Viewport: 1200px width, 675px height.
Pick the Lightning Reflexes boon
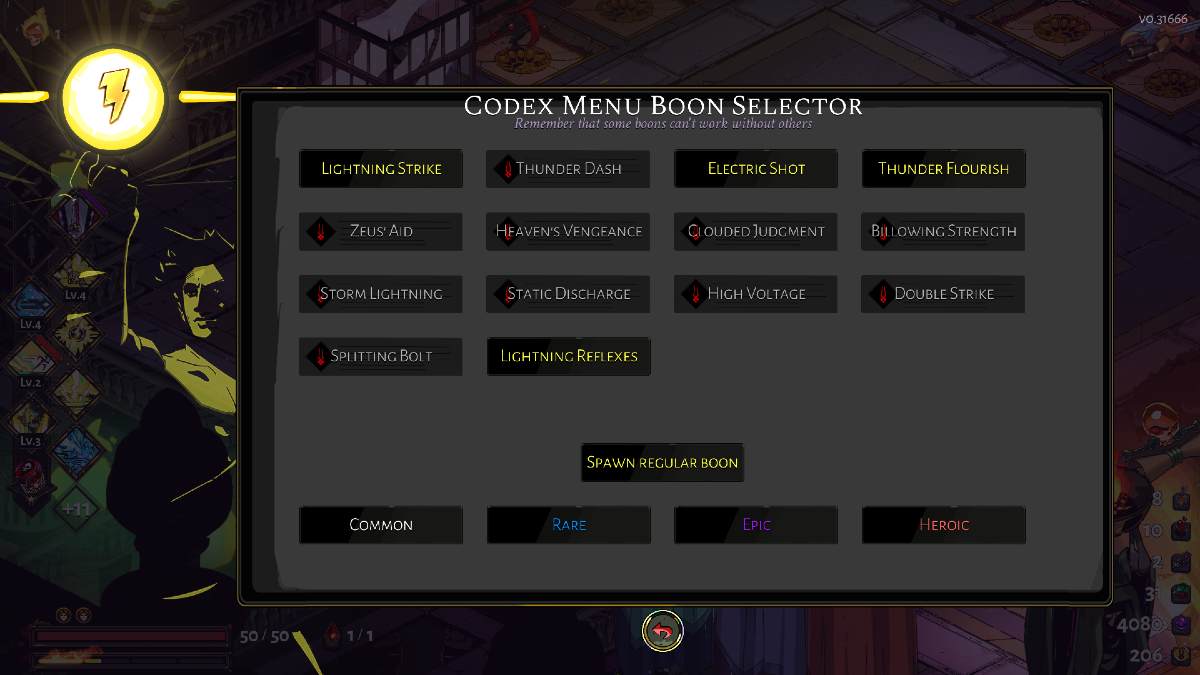tap(568, 356)
